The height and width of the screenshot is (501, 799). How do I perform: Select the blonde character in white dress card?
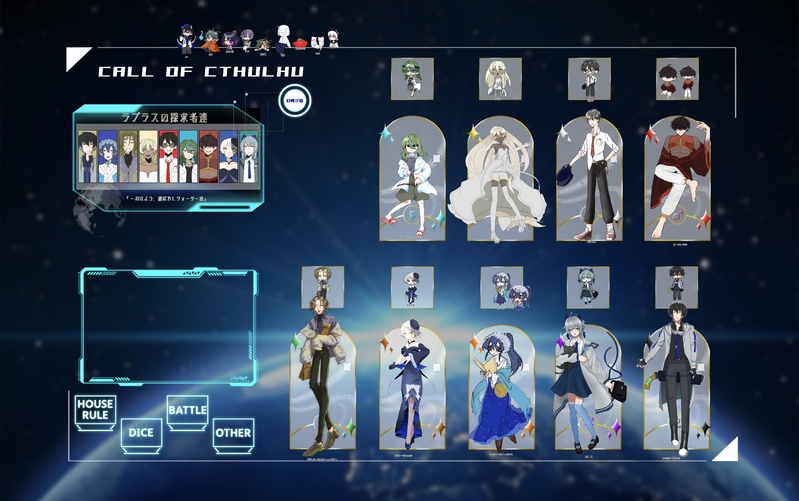tap(500, 178)
